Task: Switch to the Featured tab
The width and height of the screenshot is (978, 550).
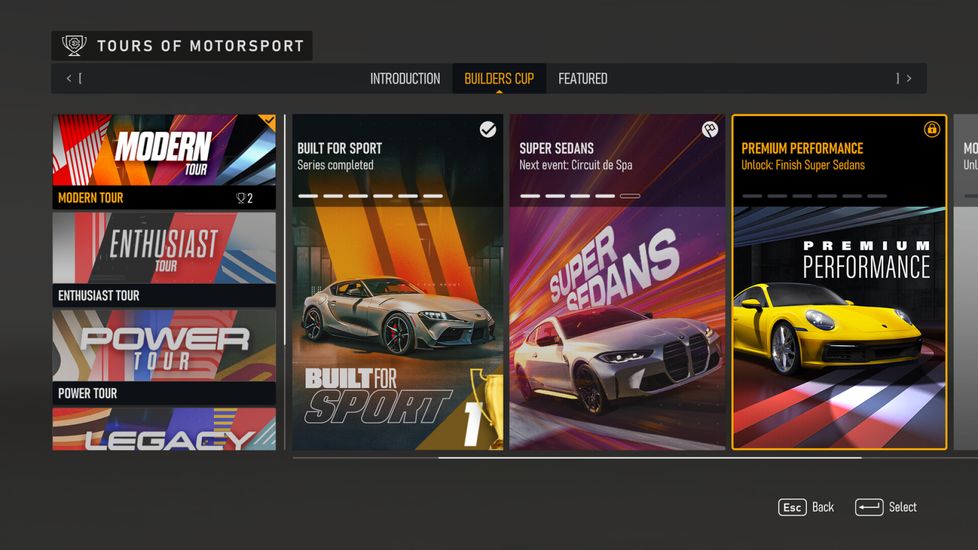Action: [582, 79]
